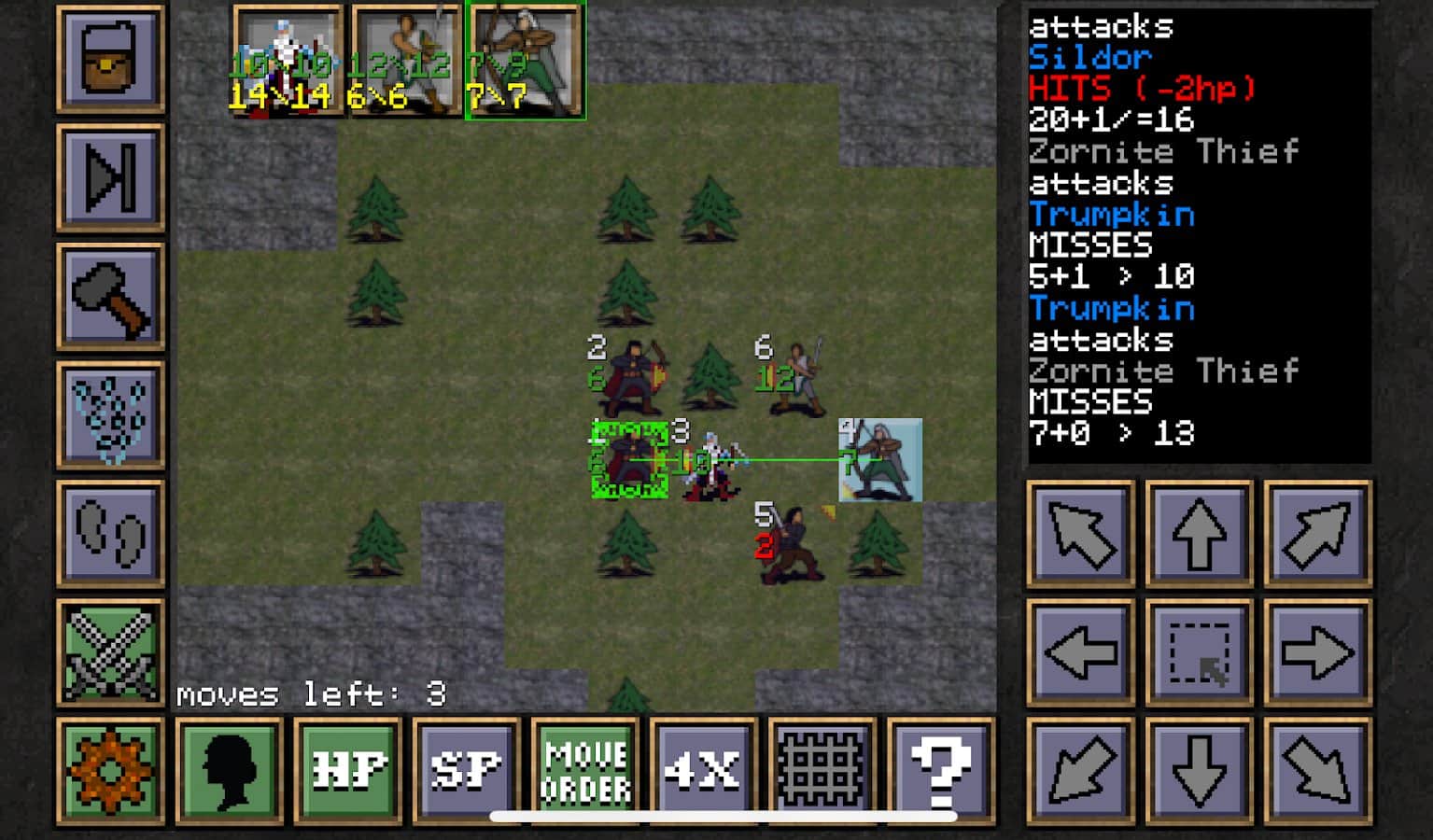The height and width of the screenshot is (840, 1433).
Task: Toggle the Move Order button
Action: (x=584, y=770)
